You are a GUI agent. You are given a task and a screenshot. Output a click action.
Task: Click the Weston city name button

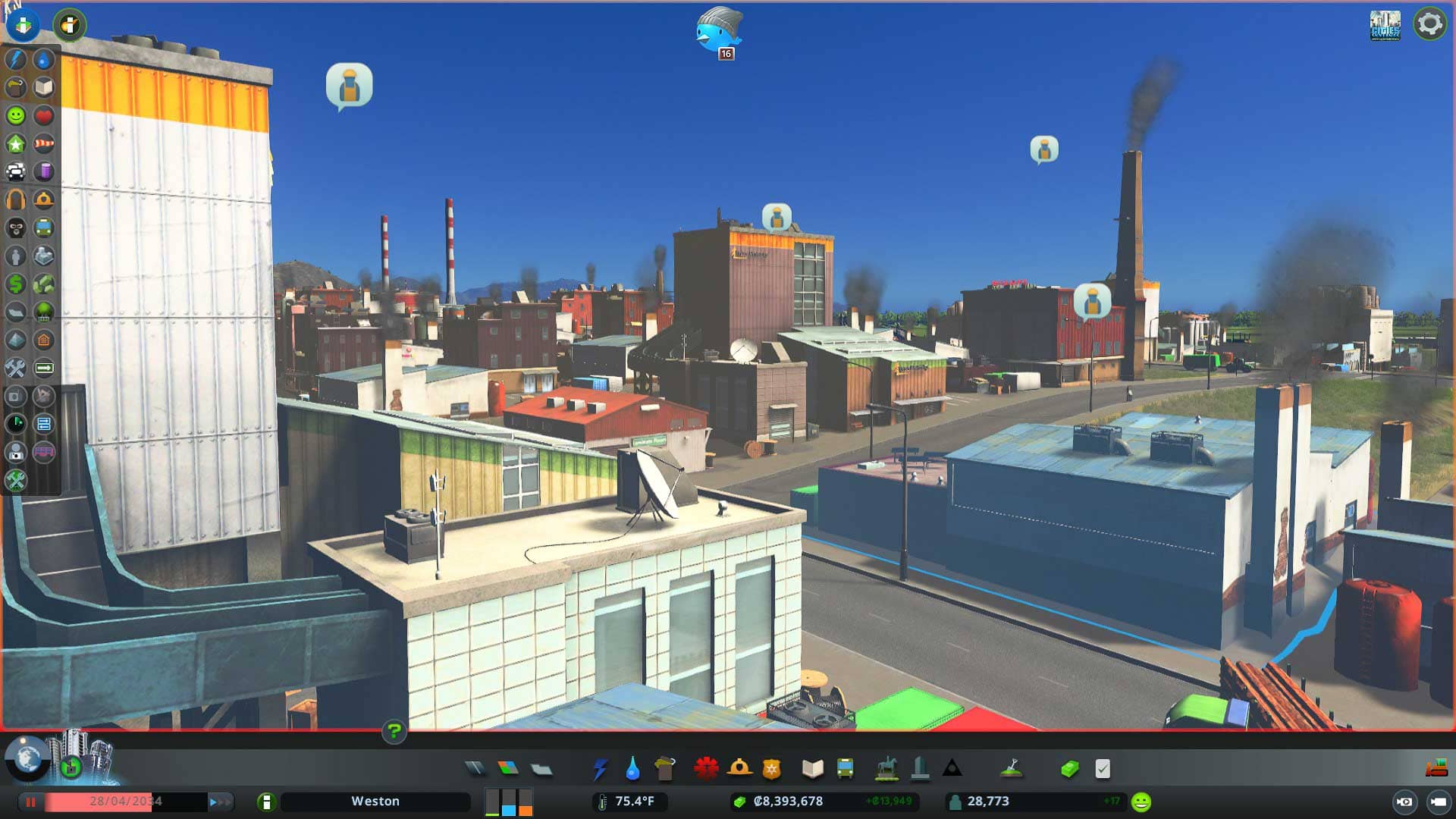click(x=375, y=801)
